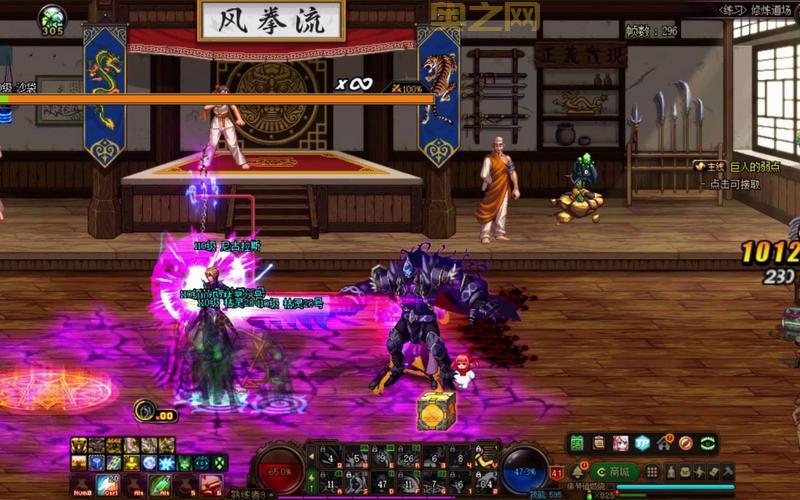The image size is (800, 500).
Task: Click the orange round compass icon
Action: [686, 443]
